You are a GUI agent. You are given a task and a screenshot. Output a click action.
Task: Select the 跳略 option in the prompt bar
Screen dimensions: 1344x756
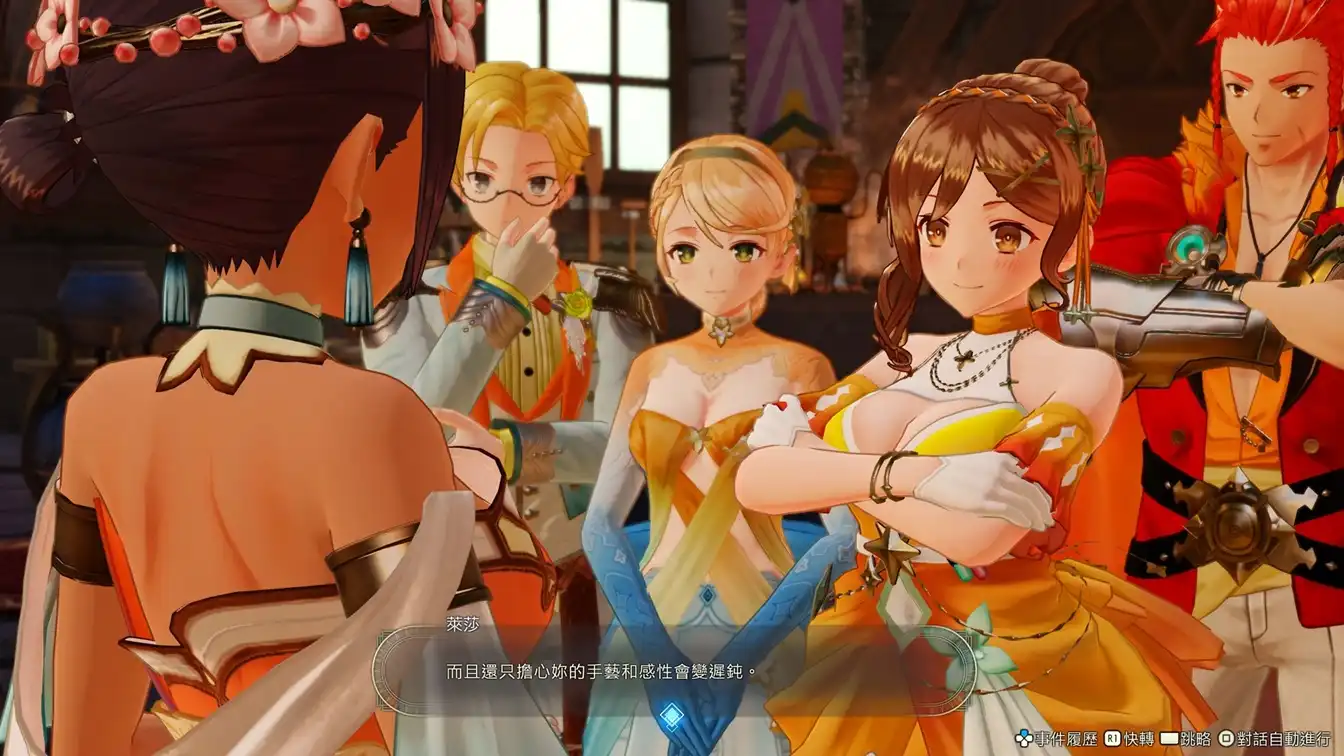coord(1196,738)
